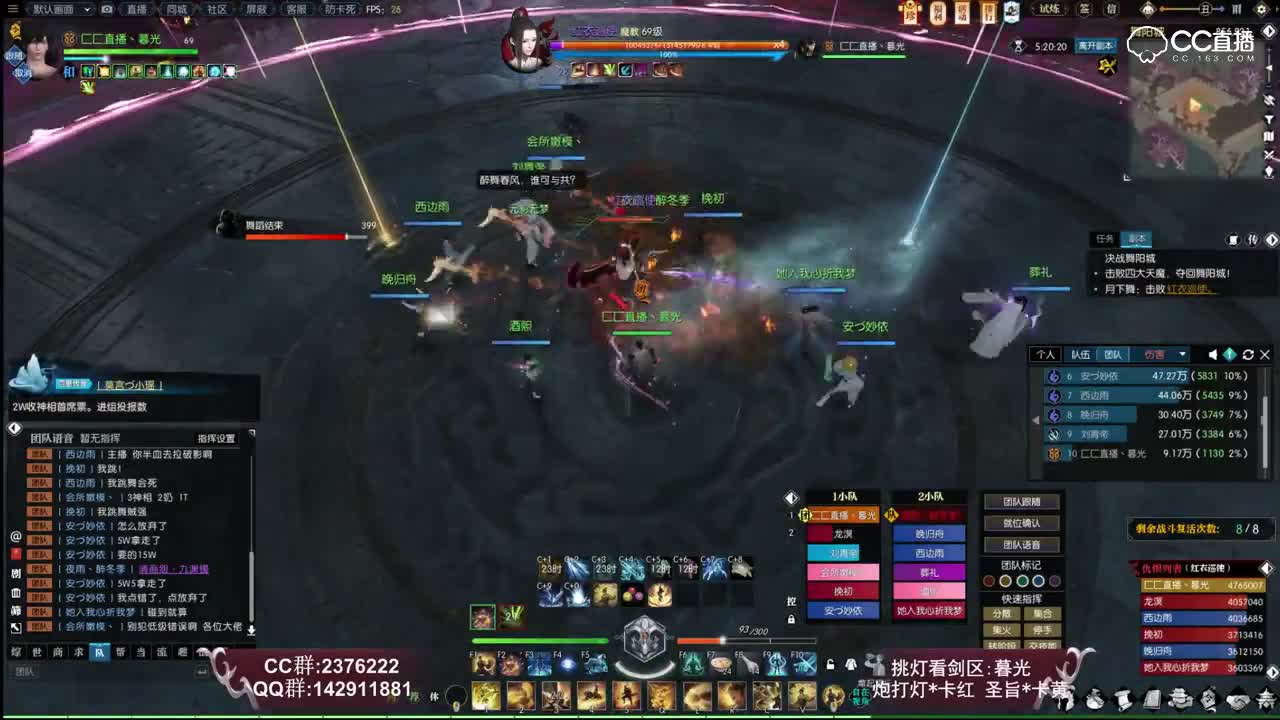
Task: Mute the speaker icon on the damage panel
Action: [x=1212, y=354]
